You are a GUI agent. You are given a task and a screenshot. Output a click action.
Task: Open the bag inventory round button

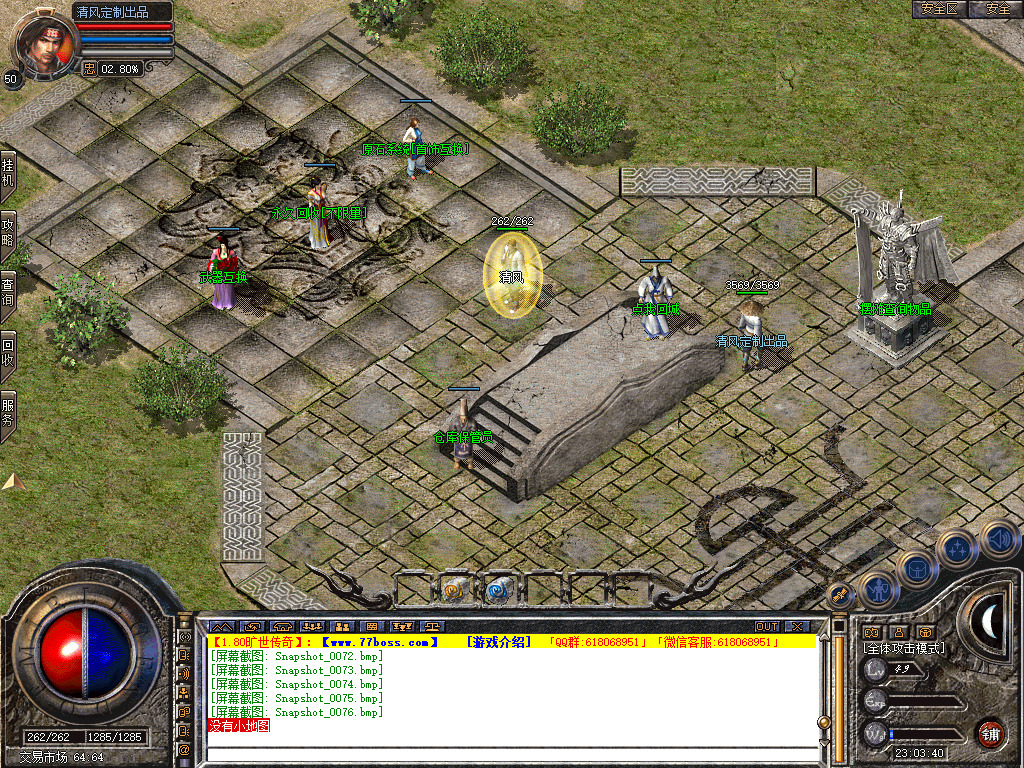pyautogui.click(x=916, y=568)
